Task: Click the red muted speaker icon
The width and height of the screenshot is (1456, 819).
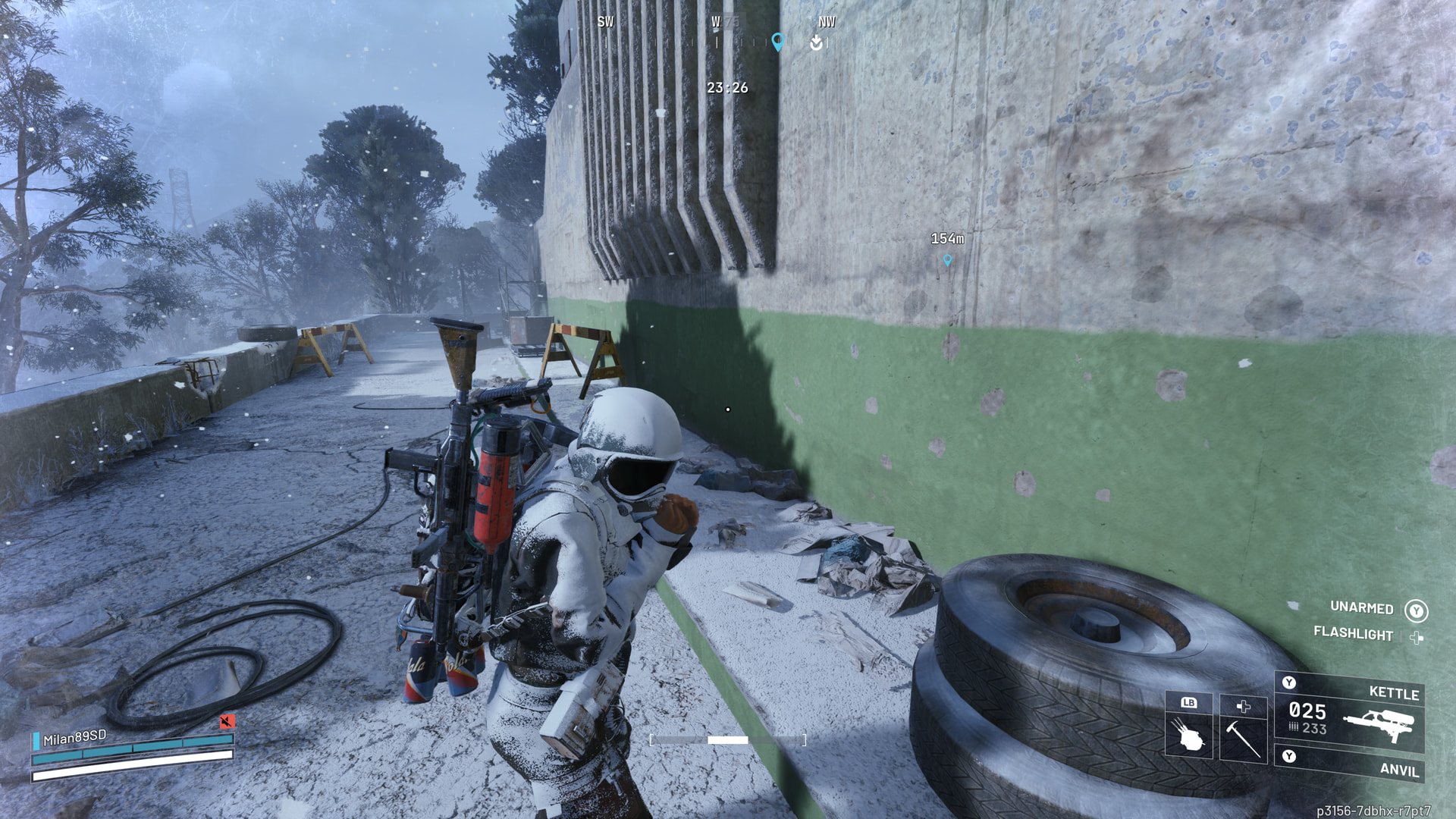Action: [226, 720]
